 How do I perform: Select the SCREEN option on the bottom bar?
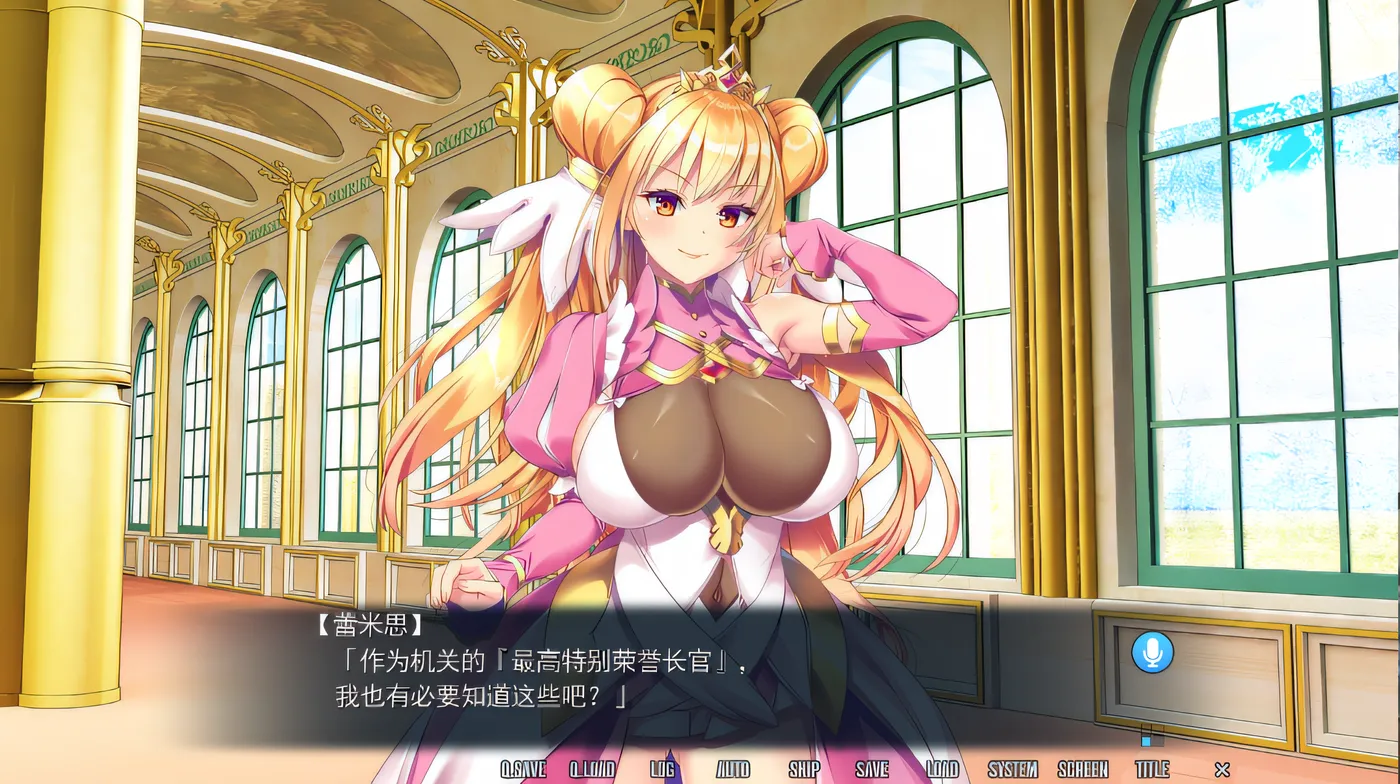click(x=1082, y=771)
